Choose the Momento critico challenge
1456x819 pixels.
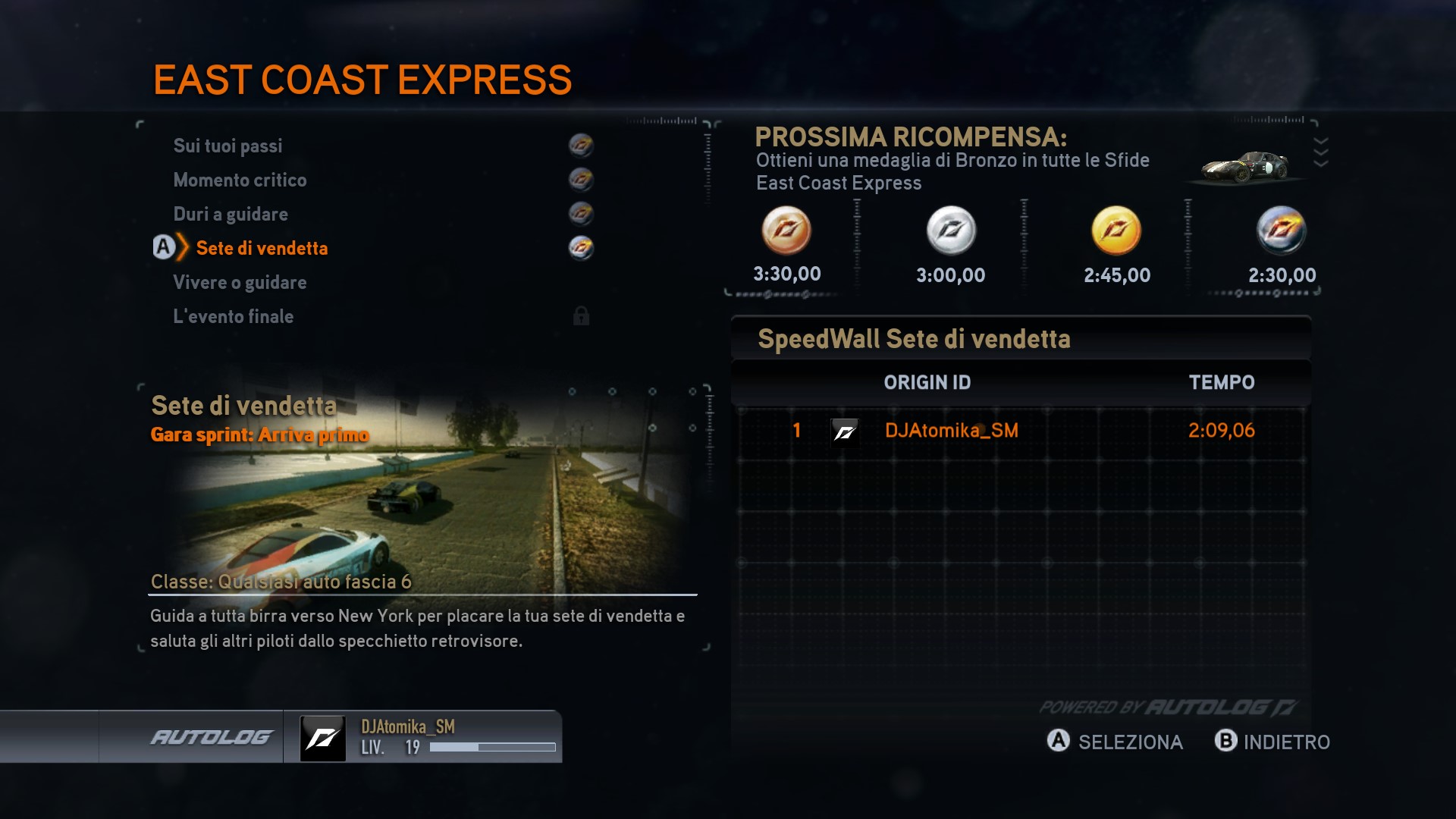[240, 180]
